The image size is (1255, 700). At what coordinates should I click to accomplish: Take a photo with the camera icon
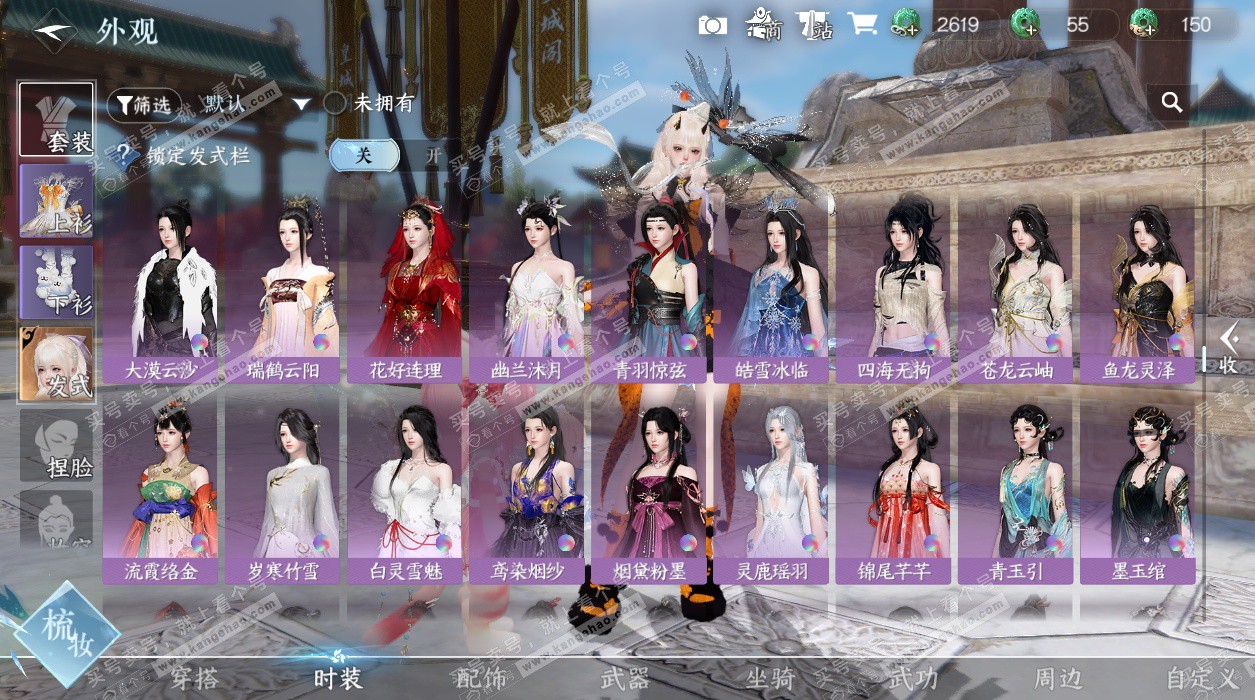coord(712,25)
